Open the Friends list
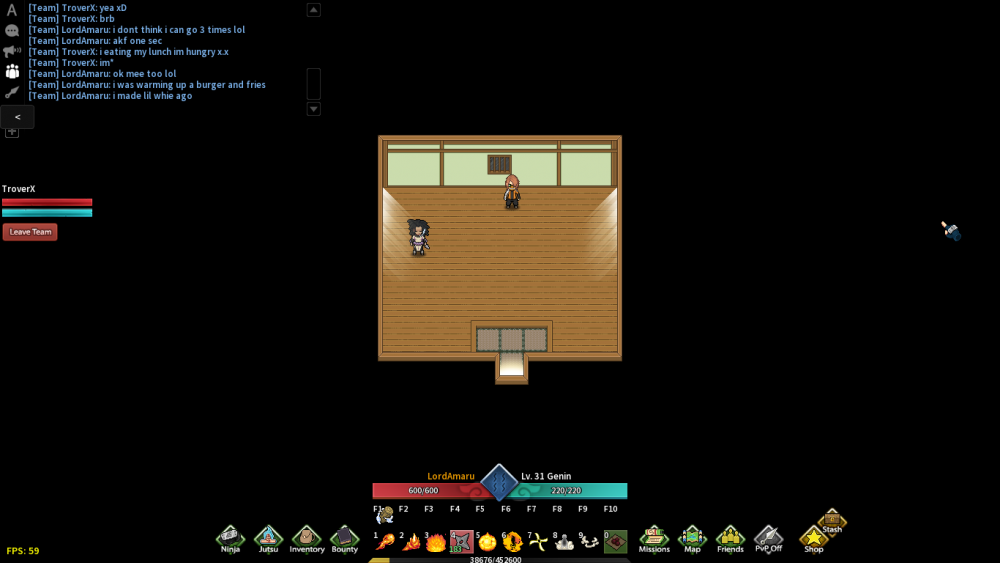This screenshot has height=563, width=1000. pos(730,538)
